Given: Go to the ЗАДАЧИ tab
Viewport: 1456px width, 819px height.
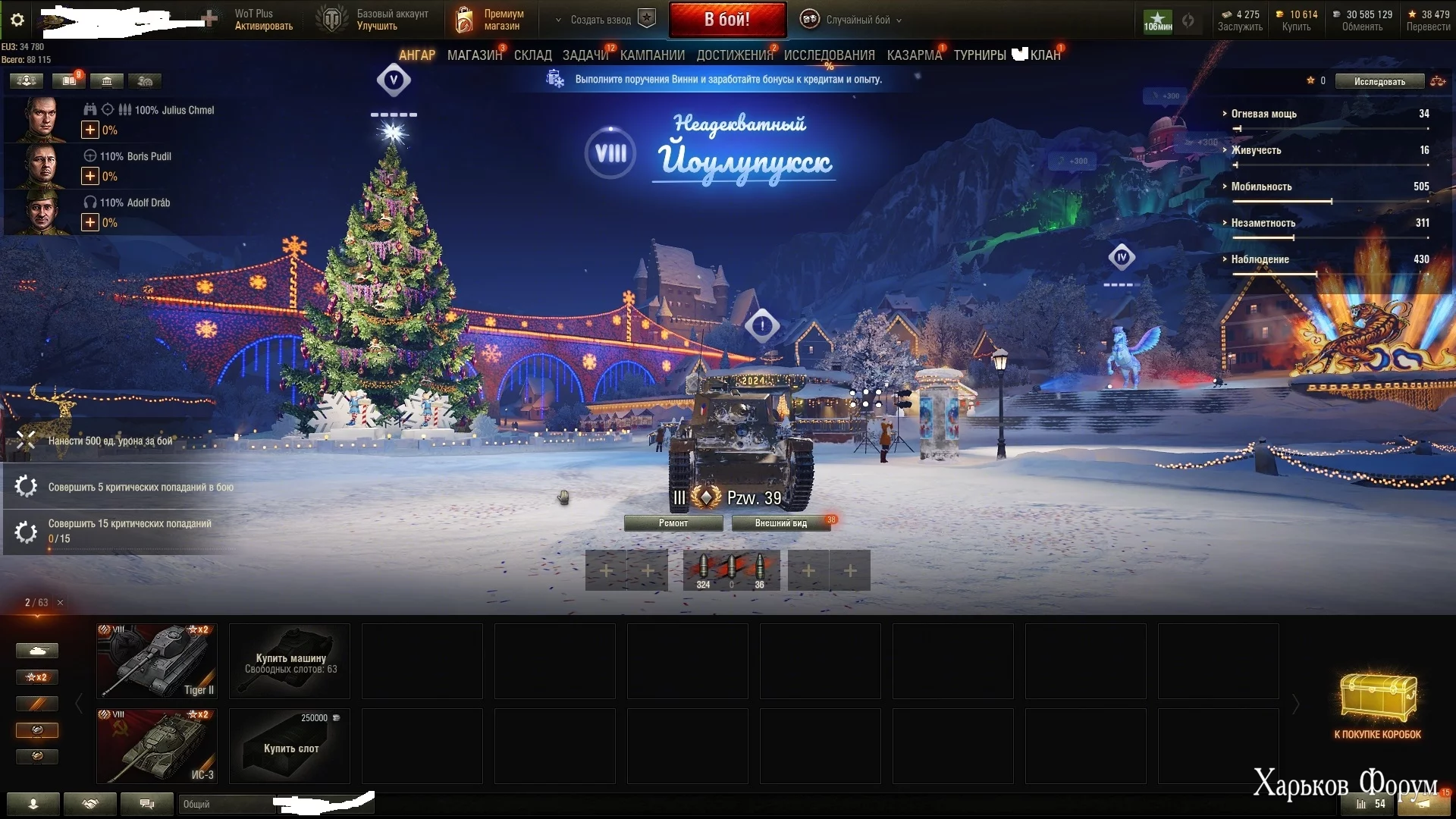Looking at the screenshot, I should point(585,55).
